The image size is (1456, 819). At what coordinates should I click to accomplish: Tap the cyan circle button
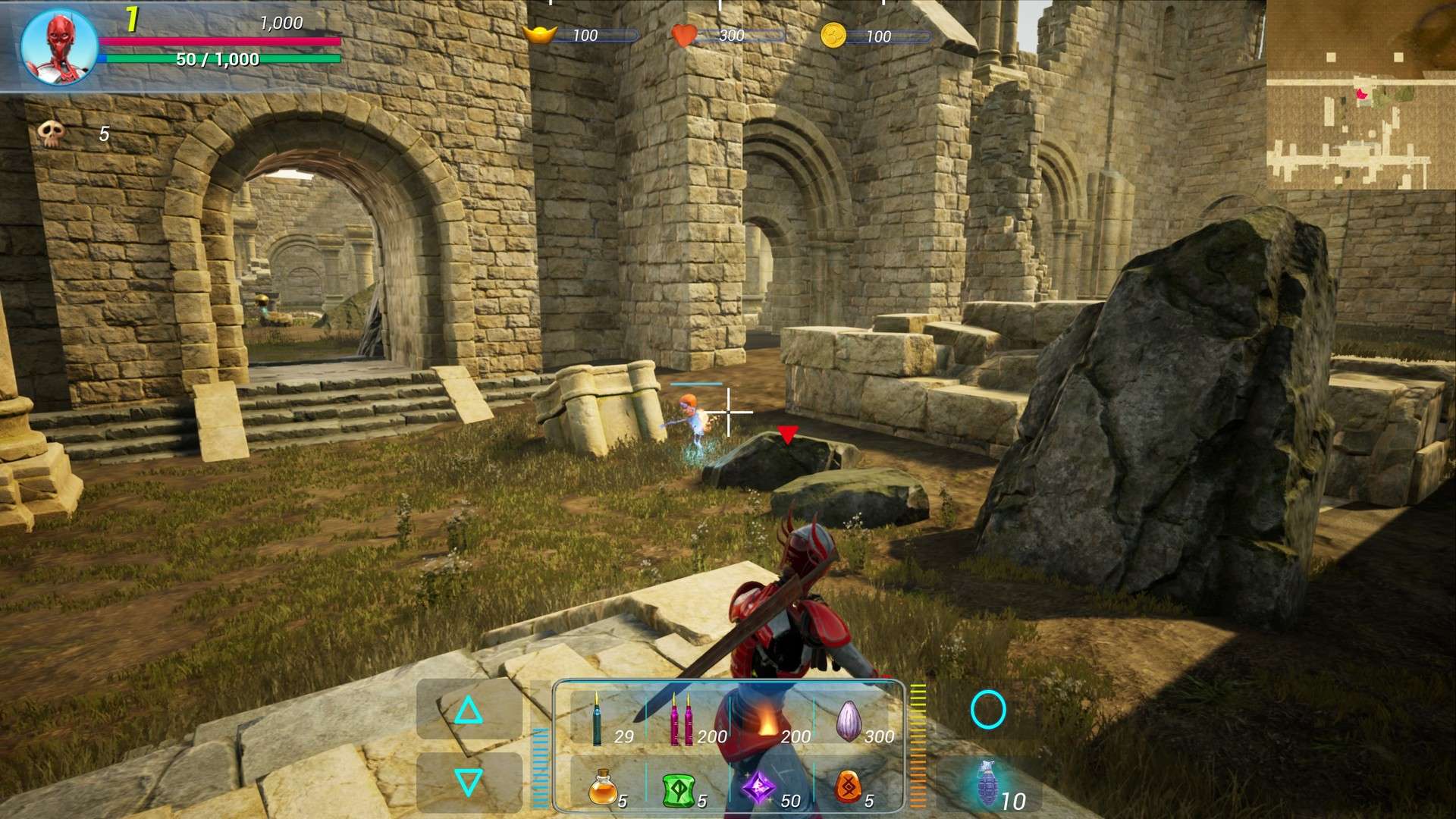coord(988,710)
